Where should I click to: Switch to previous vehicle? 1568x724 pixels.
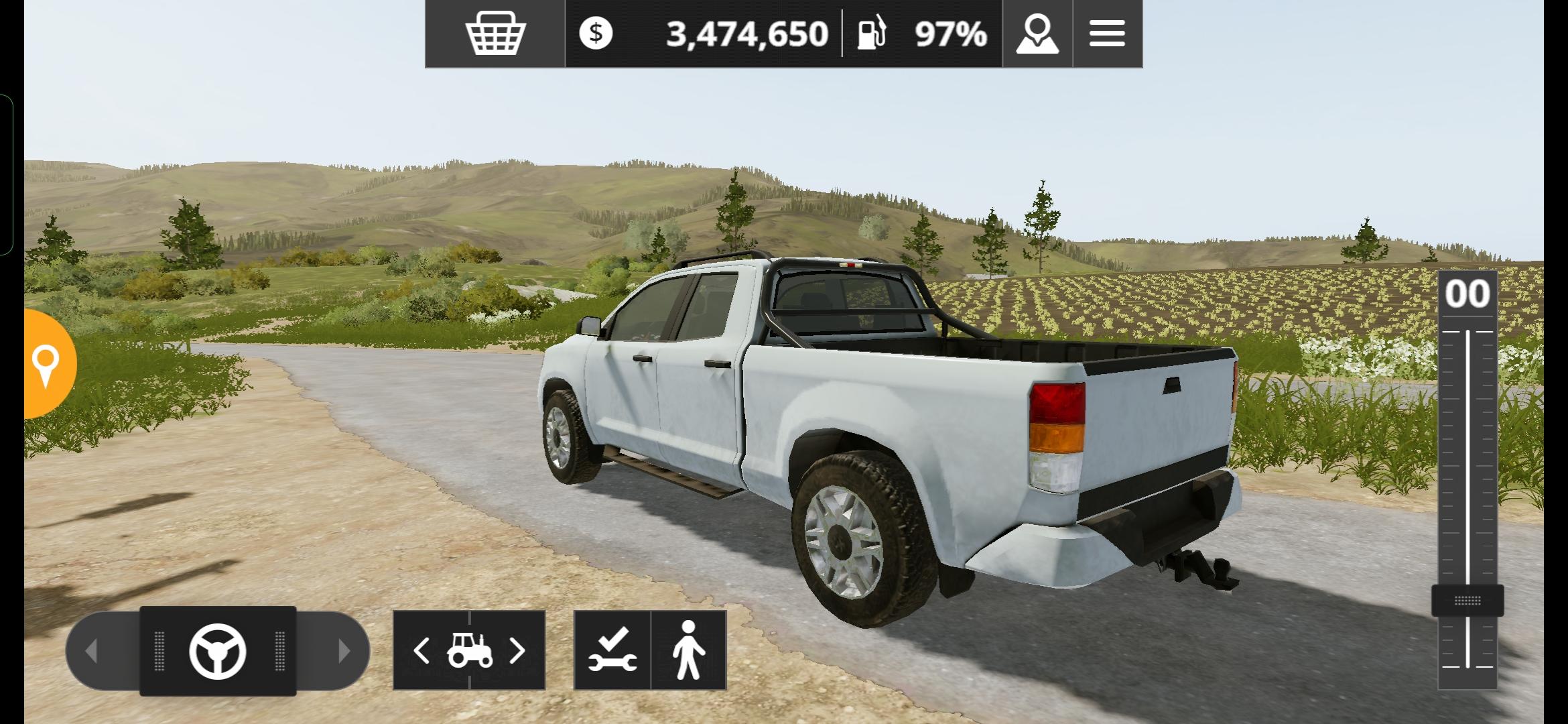[422, 650]
